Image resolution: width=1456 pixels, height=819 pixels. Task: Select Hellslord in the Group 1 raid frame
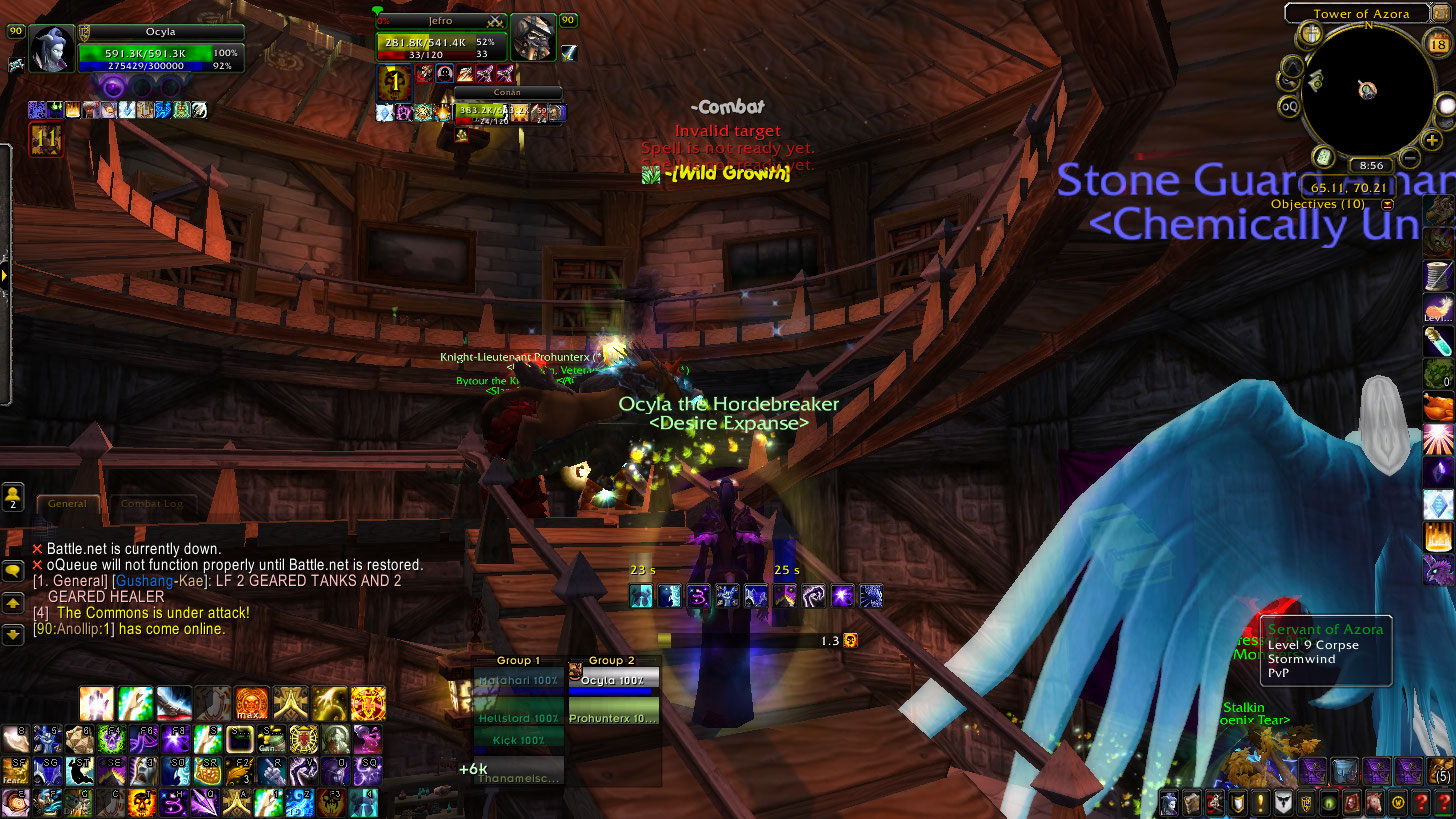pos(518,718)
